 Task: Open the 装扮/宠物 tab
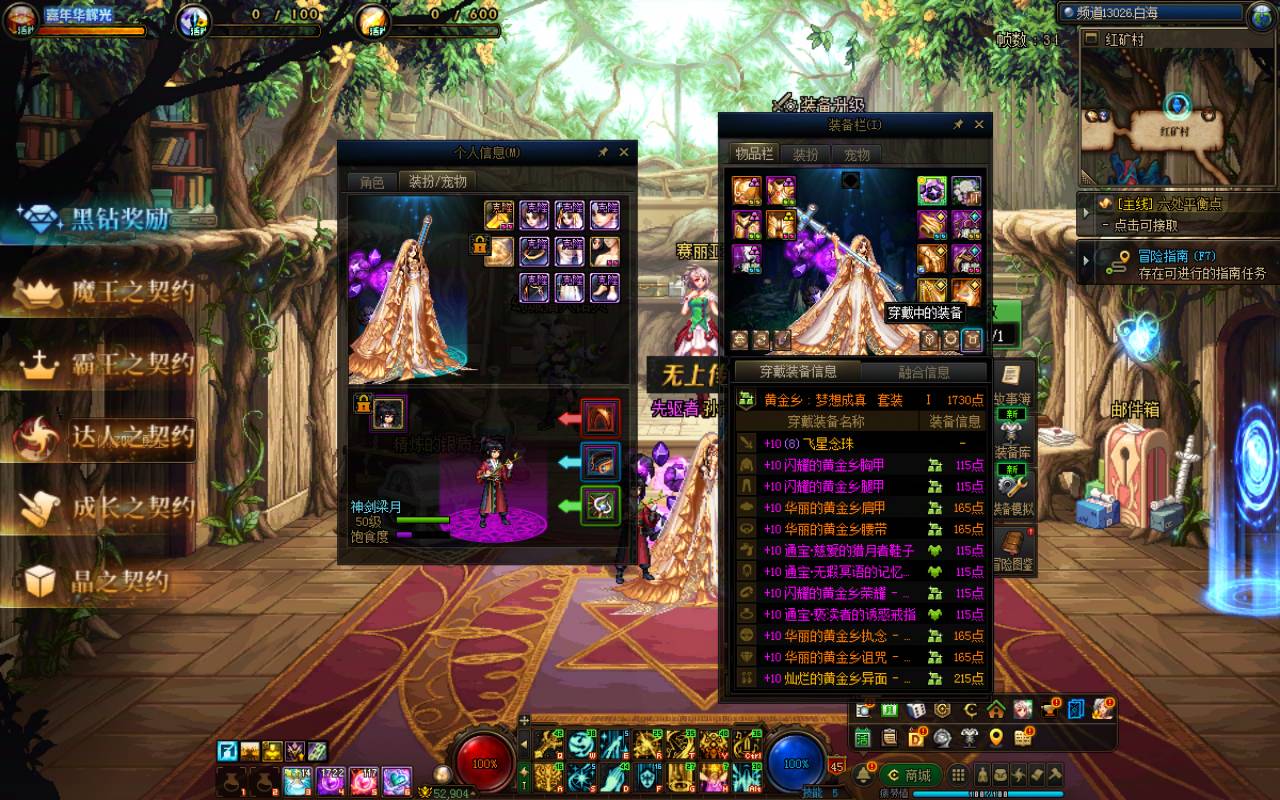[438, 182]
